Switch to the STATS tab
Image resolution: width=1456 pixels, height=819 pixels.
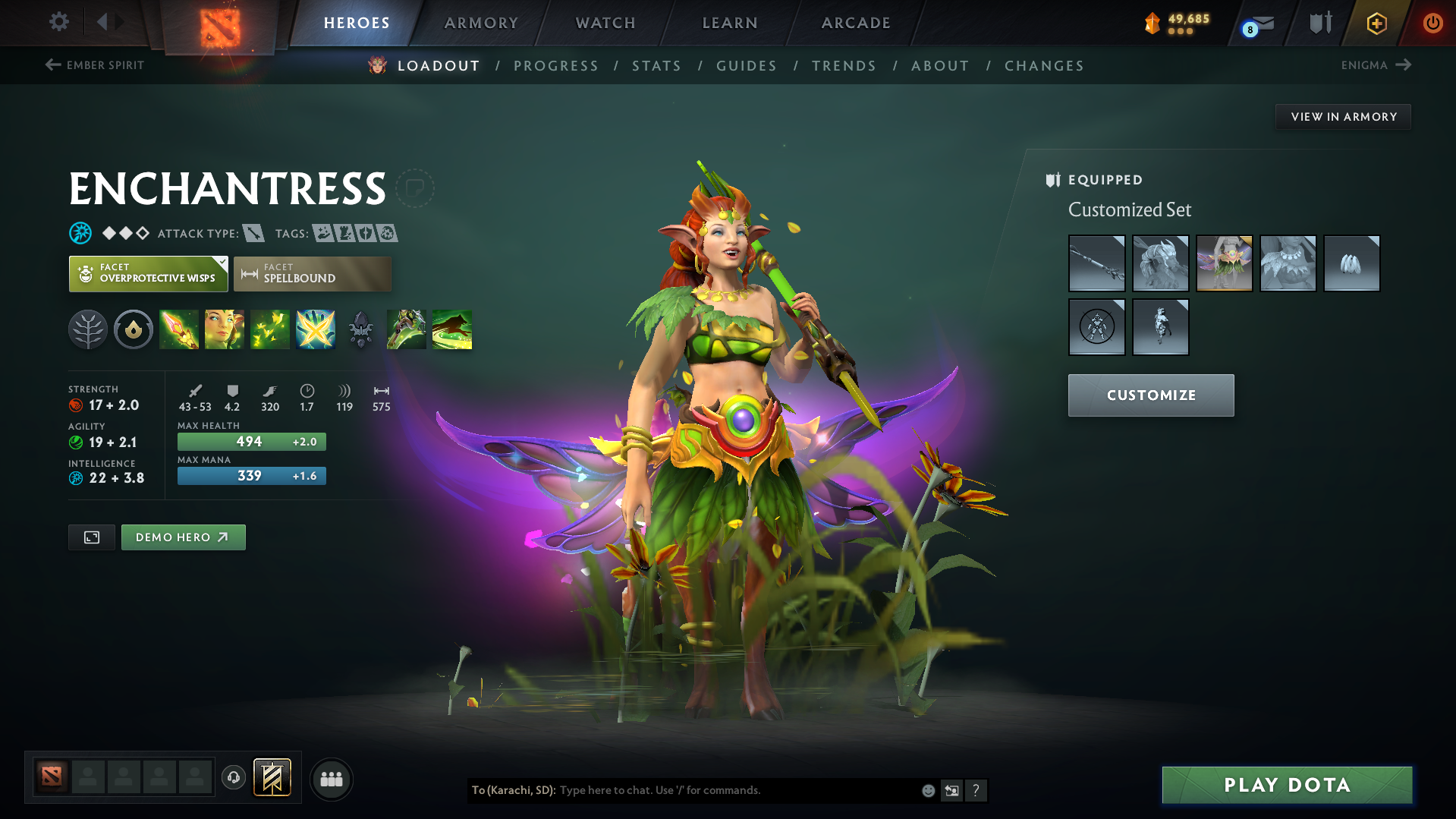(x=656, y=65)
